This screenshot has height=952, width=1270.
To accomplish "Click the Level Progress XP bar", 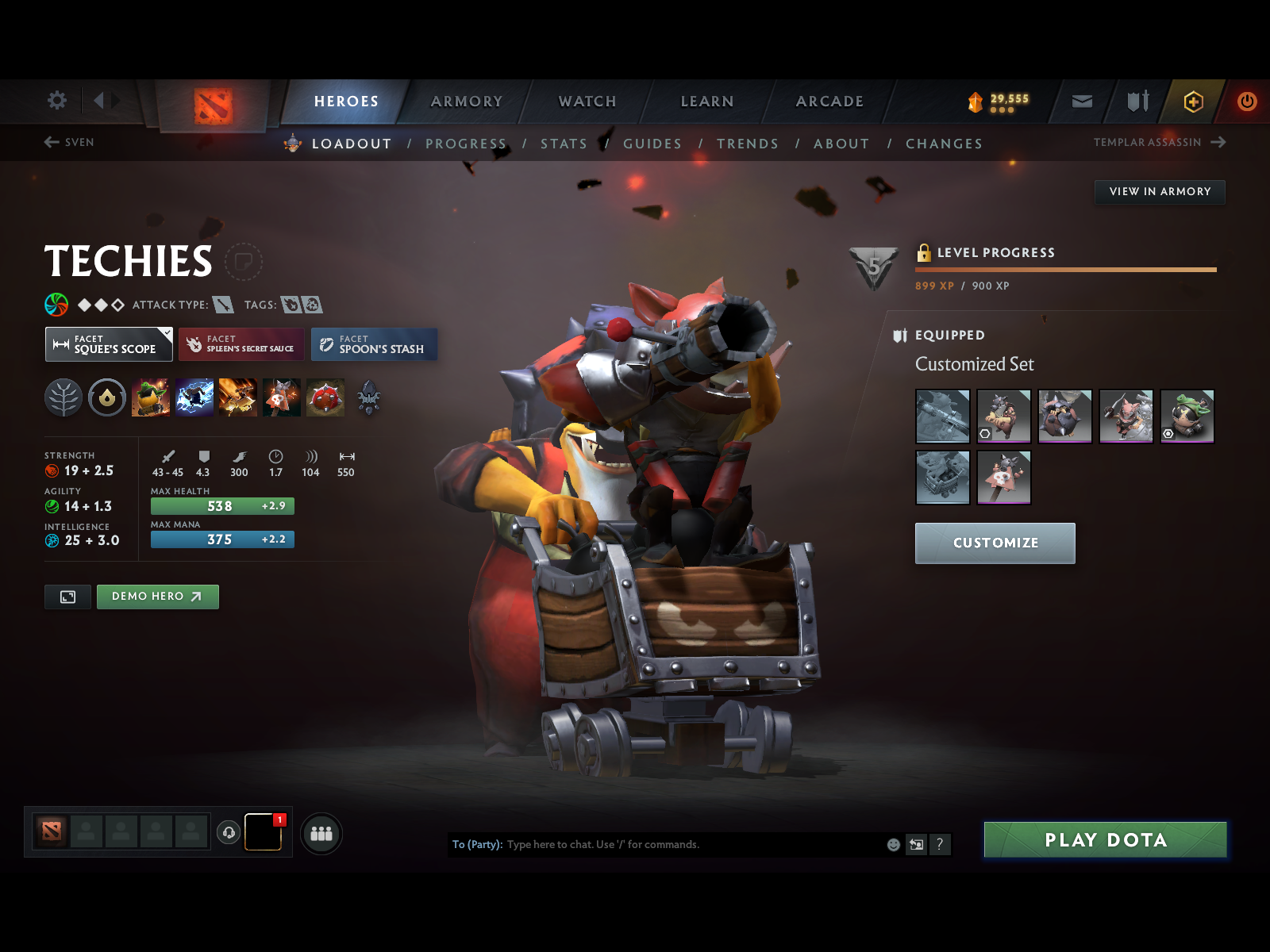I will point(1065,269).
